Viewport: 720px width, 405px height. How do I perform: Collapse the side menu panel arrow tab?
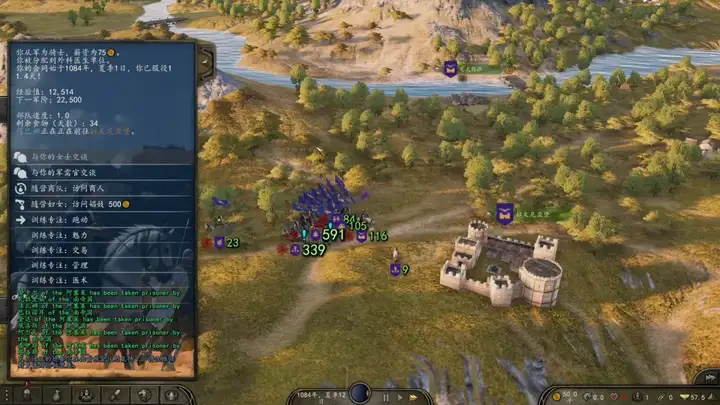pyautogui.click(x=205, y=63)
